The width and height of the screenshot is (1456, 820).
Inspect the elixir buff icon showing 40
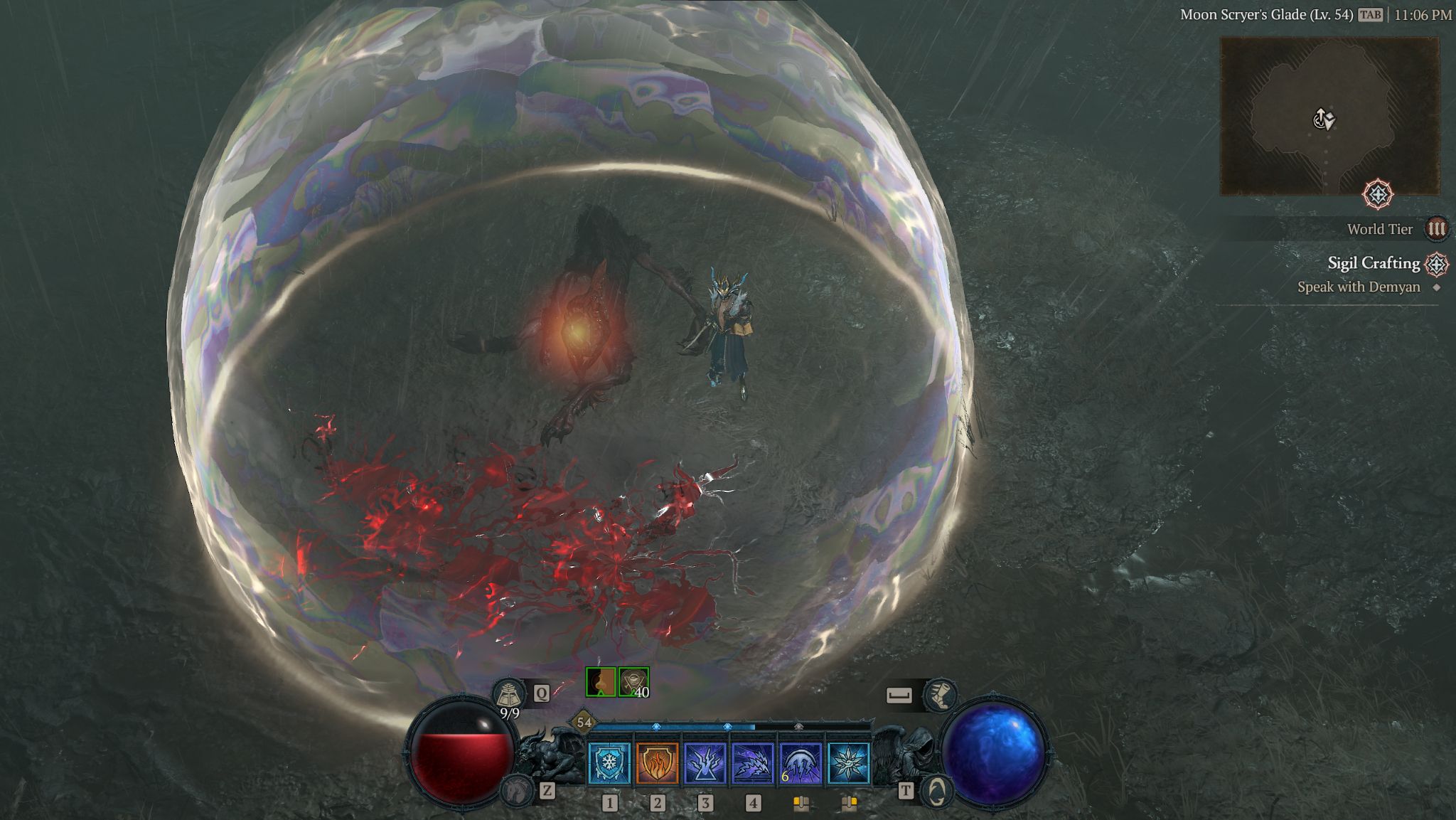tap(633, 682)
